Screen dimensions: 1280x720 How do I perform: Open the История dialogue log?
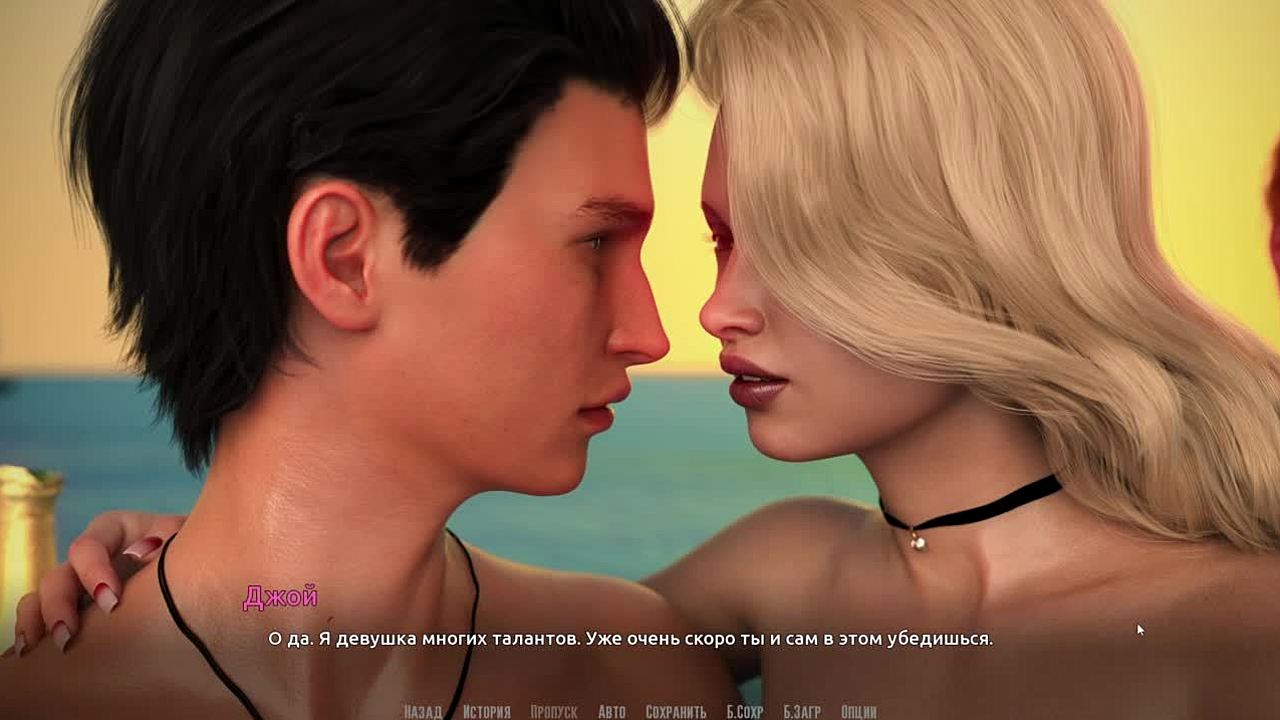(x=486, y=712)
